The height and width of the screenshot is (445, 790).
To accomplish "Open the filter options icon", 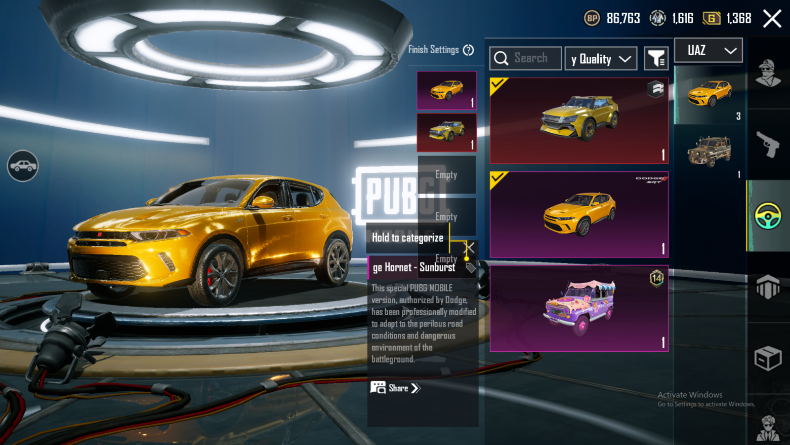I will [656, 59].
